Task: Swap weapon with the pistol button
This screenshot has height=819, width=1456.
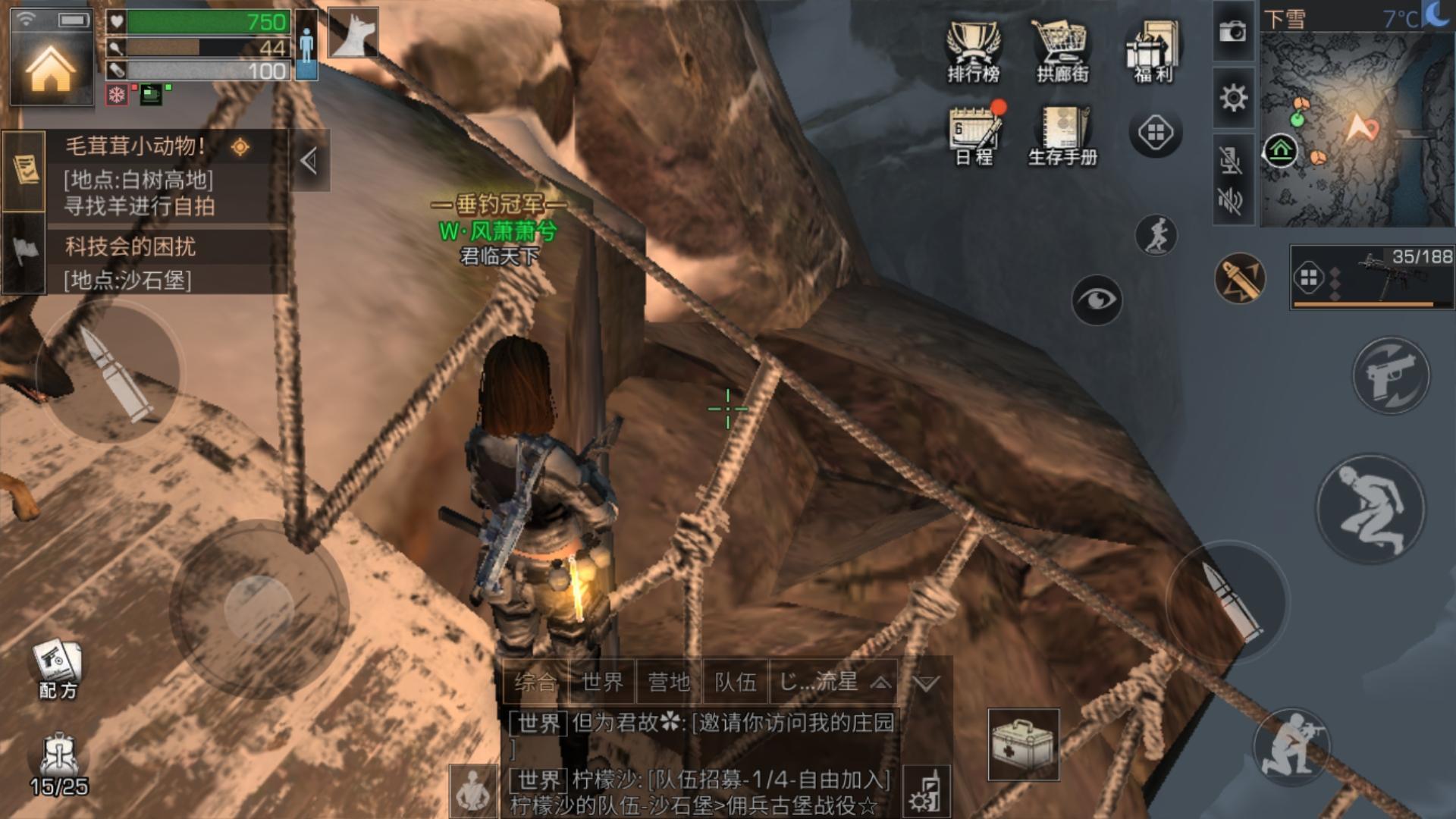Action: (x=1391, y=375)
